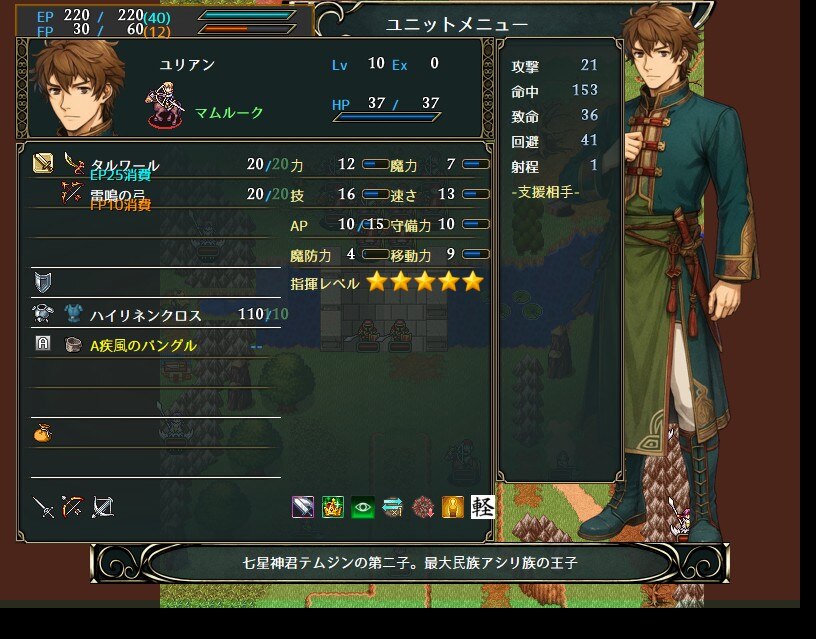Screen dimensions: 816x639
Task: Select the 指揮レベル star rating
Action: pyautogui.click(x=424, y=282)
